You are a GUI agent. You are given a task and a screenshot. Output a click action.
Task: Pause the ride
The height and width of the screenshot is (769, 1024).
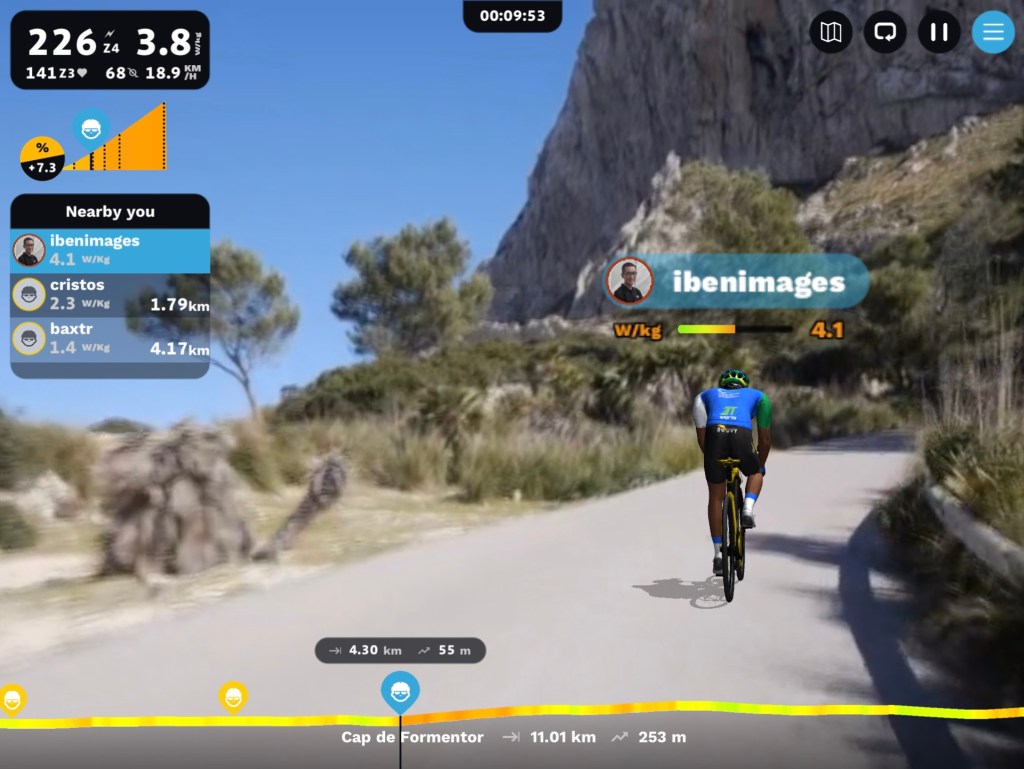tap(939, 32)
